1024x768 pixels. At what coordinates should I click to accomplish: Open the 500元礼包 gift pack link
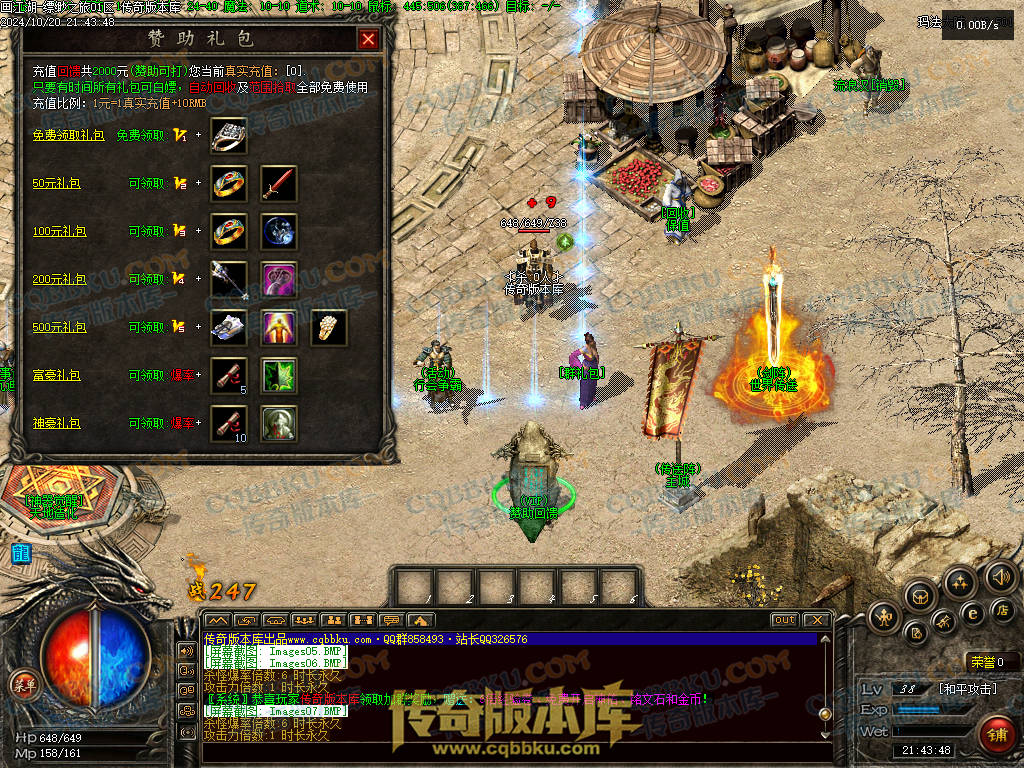tap(59, 327)
